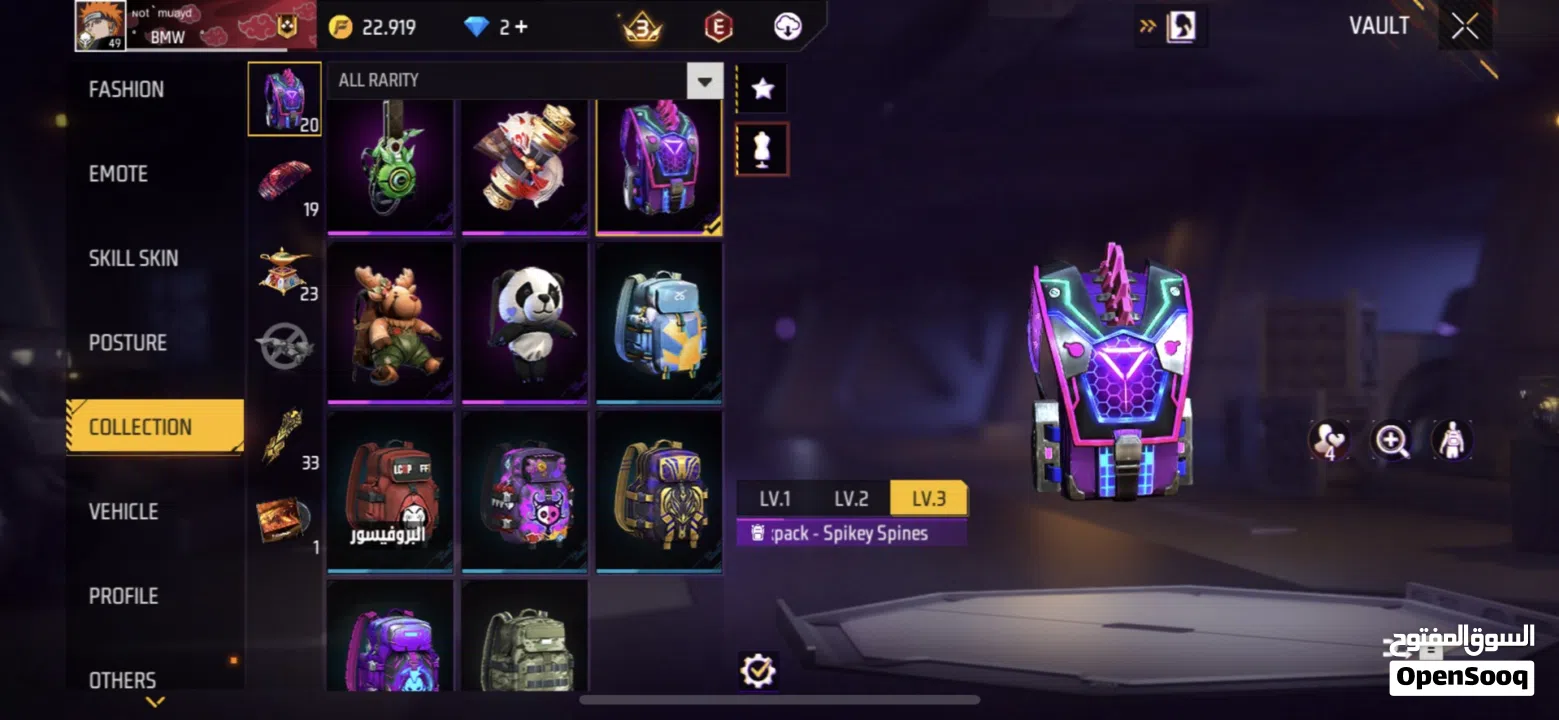
Task: Switch to the EMOTE tab
Action: [117, 173]
